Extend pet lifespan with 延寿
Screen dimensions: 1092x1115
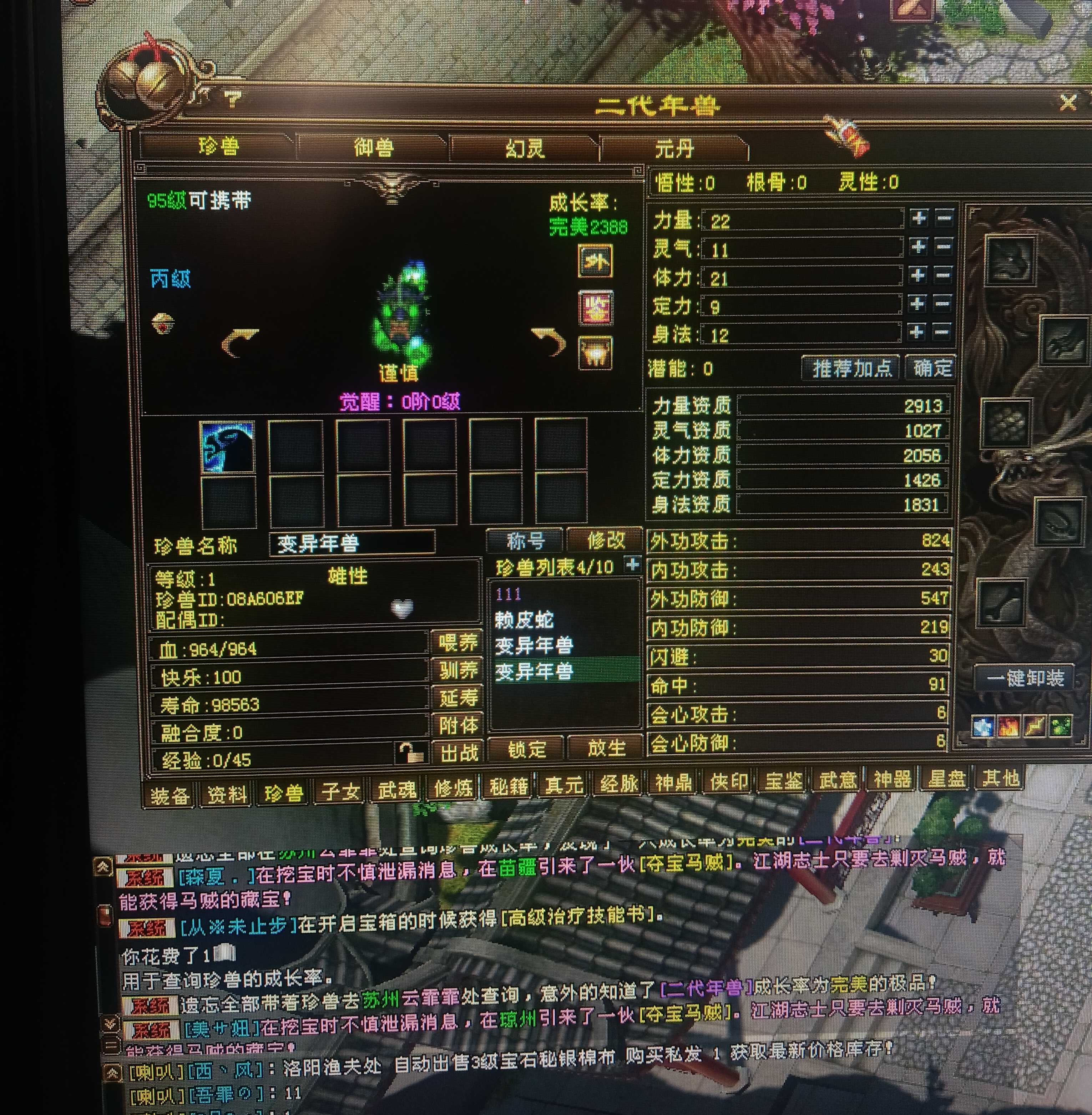pyautogui.click(x=457, y=698)
